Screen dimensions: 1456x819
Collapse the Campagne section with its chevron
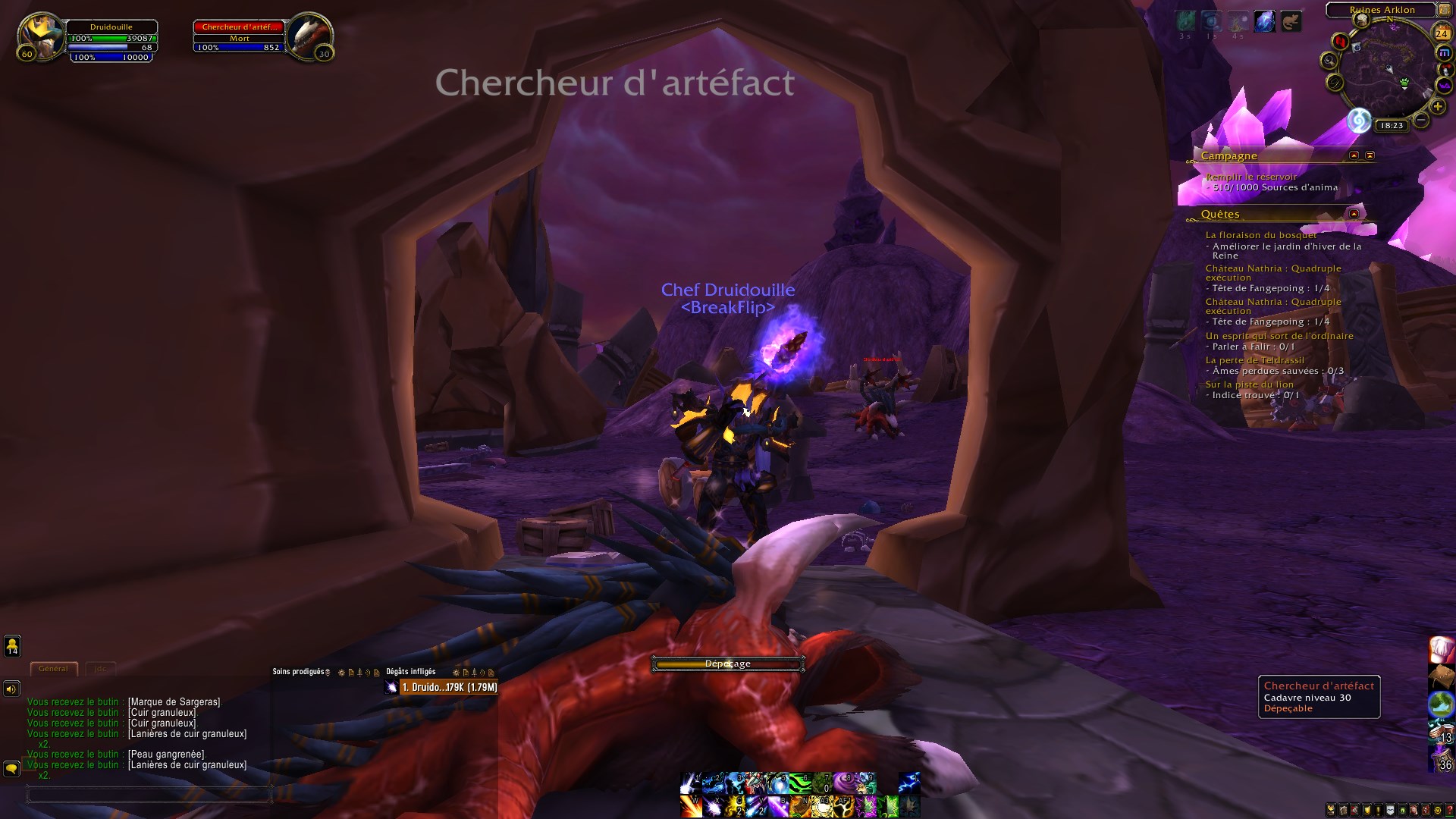tap(1354, 156)
